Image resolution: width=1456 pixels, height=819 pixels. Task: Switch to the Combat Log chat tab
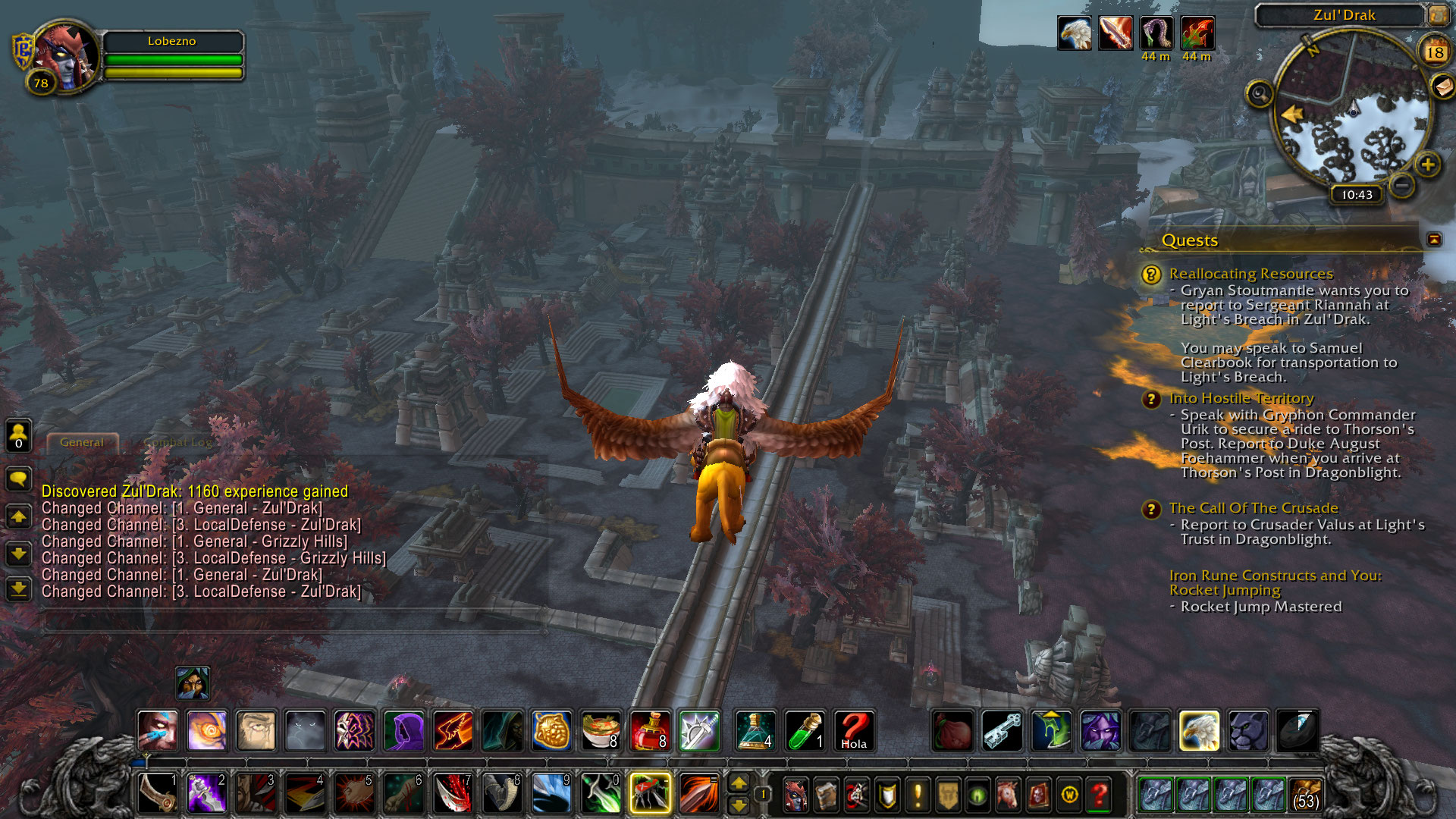tap(177, 442)
